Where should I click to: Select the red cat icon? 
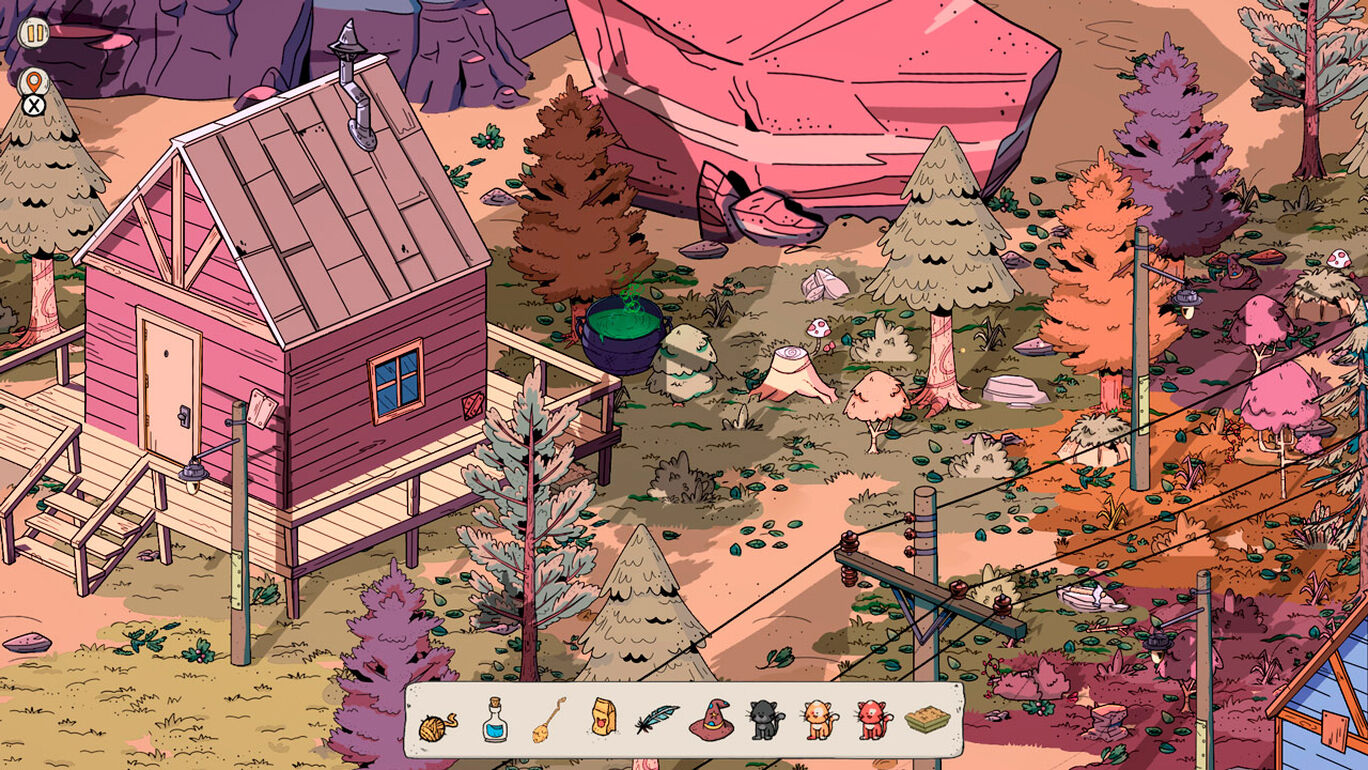point(873,720)
